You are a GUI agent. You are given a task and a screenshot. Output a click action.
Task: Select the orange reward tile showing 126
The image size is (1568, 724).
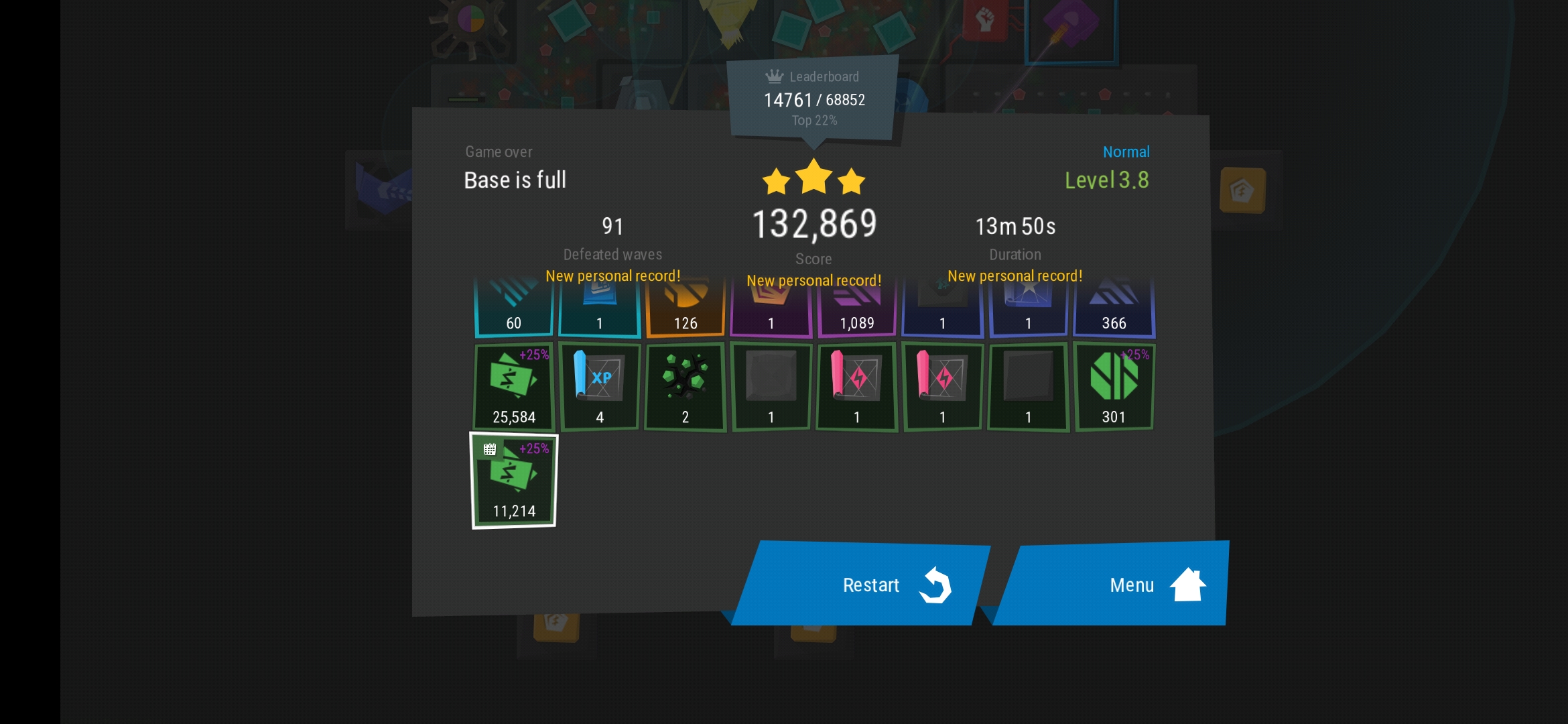(685, 310)
